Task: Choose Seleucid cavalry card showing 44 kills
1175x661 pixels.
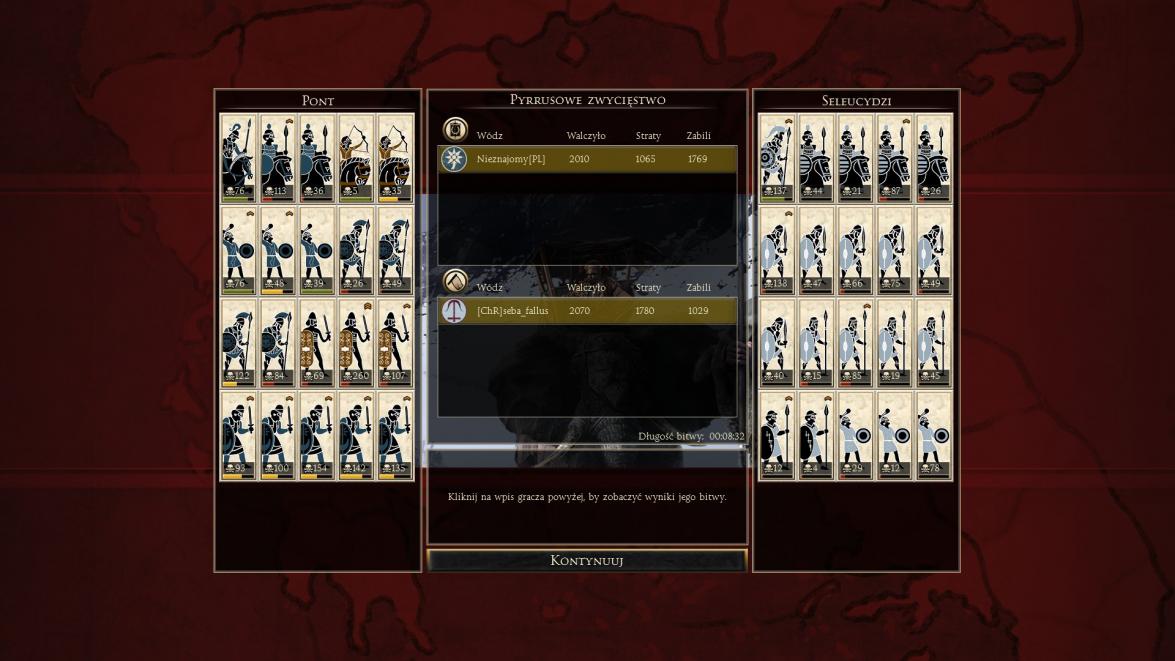Action: (816, 158)
